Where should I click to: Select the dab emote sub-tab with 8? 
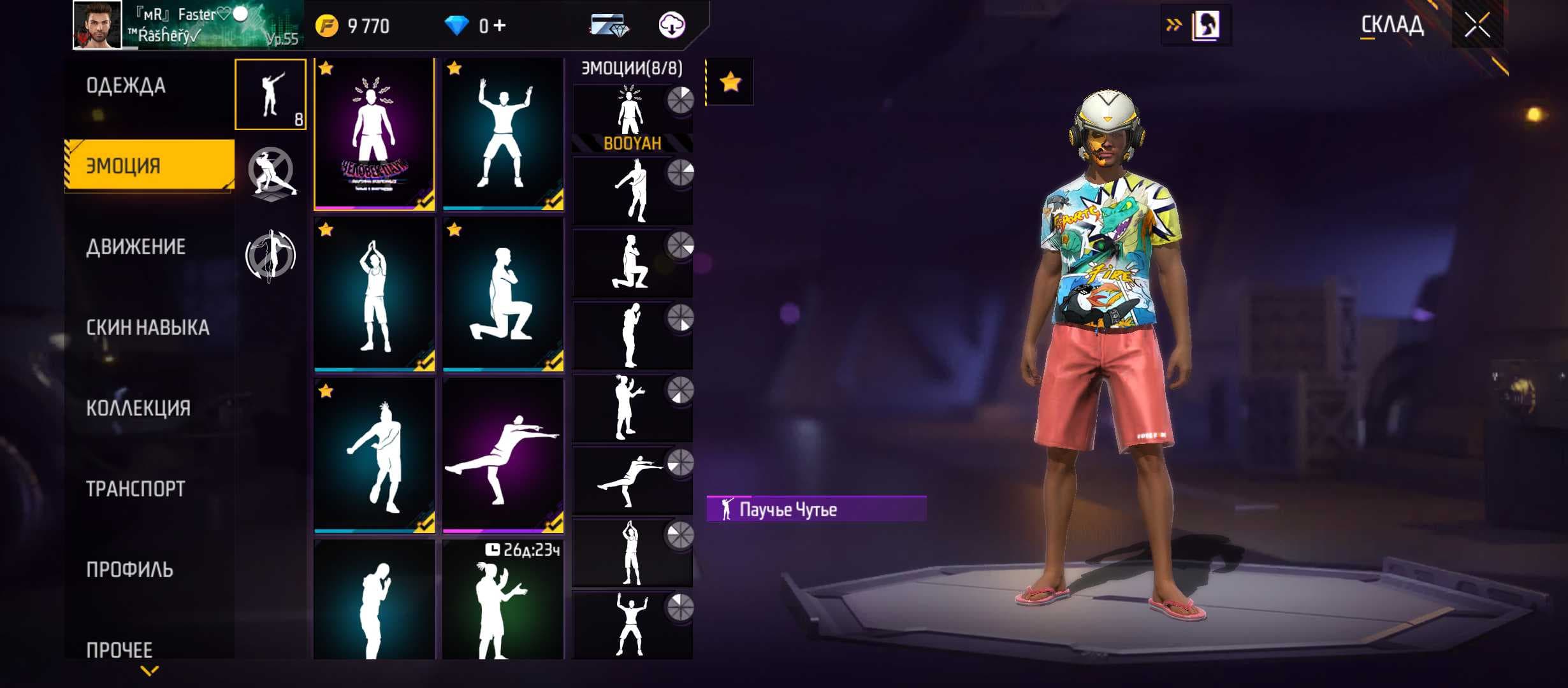point(270,94)
